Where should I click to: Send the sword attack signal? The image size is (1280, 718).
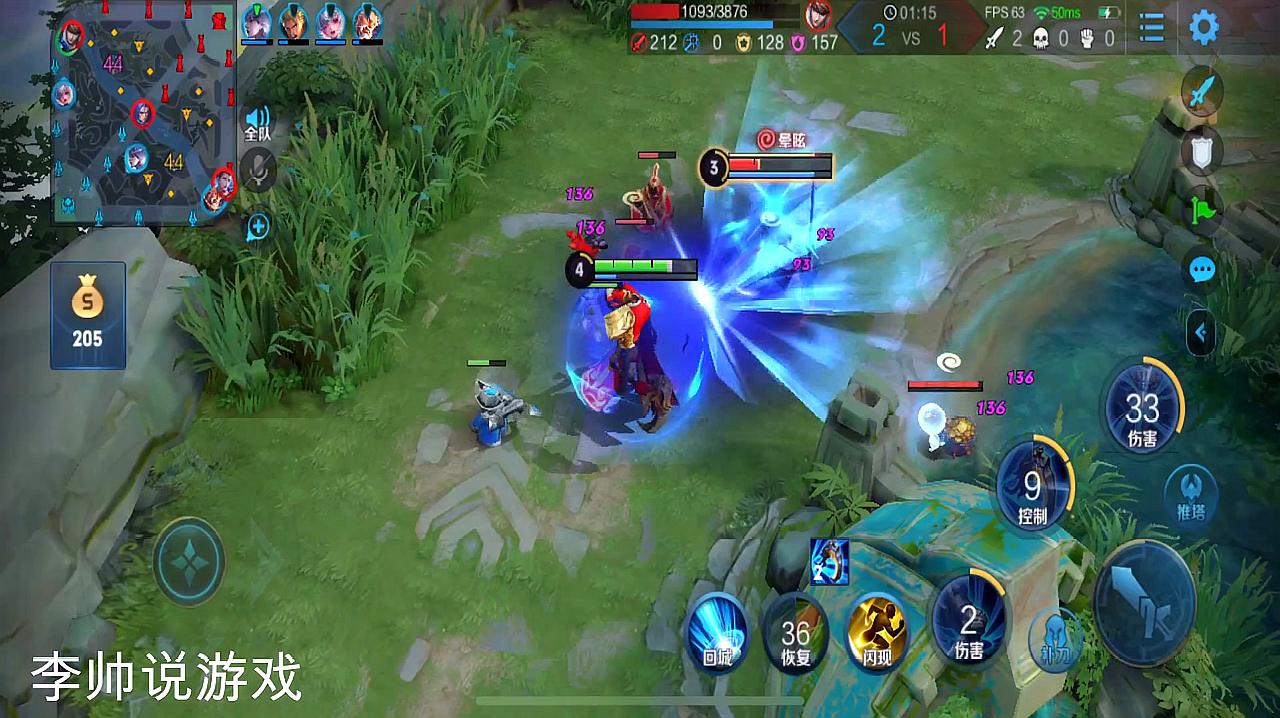tap(1201, 93)
